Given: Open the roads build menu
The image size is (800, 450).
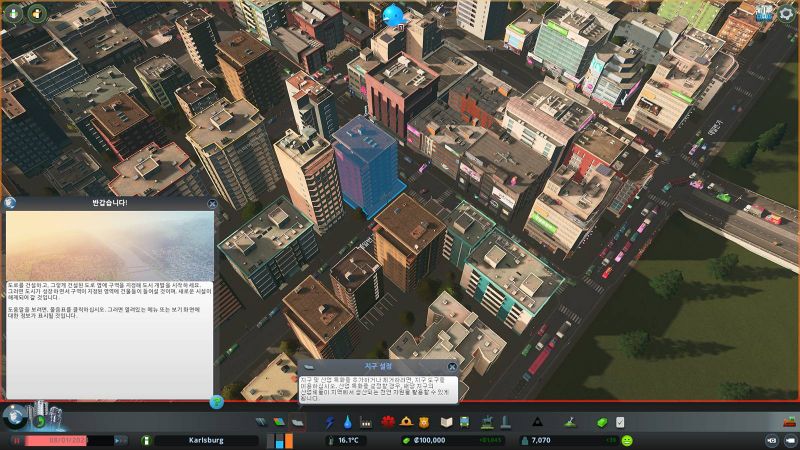Looking at the screenshot, I should point(263,422).
